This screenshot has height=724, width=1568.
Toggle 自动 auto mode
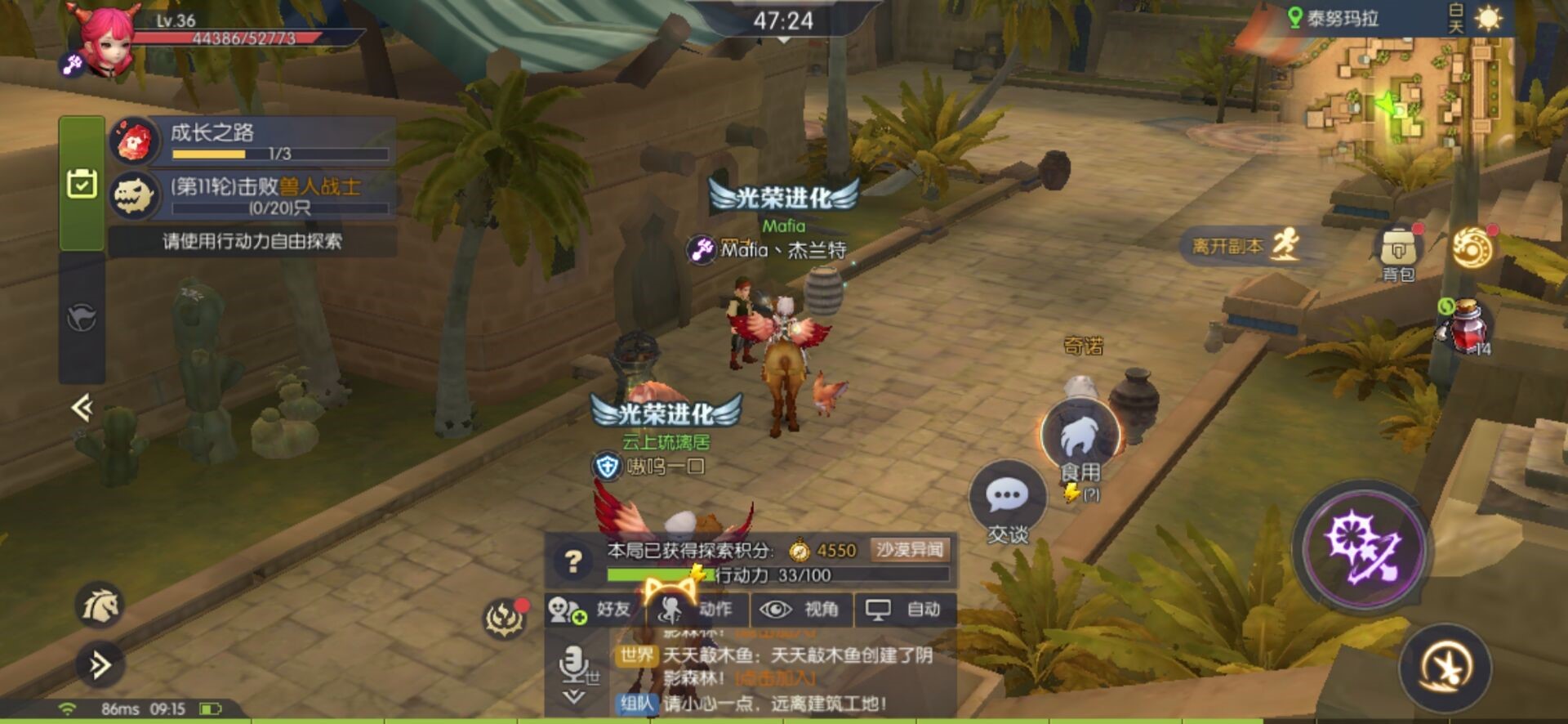[x=905, y=610]
